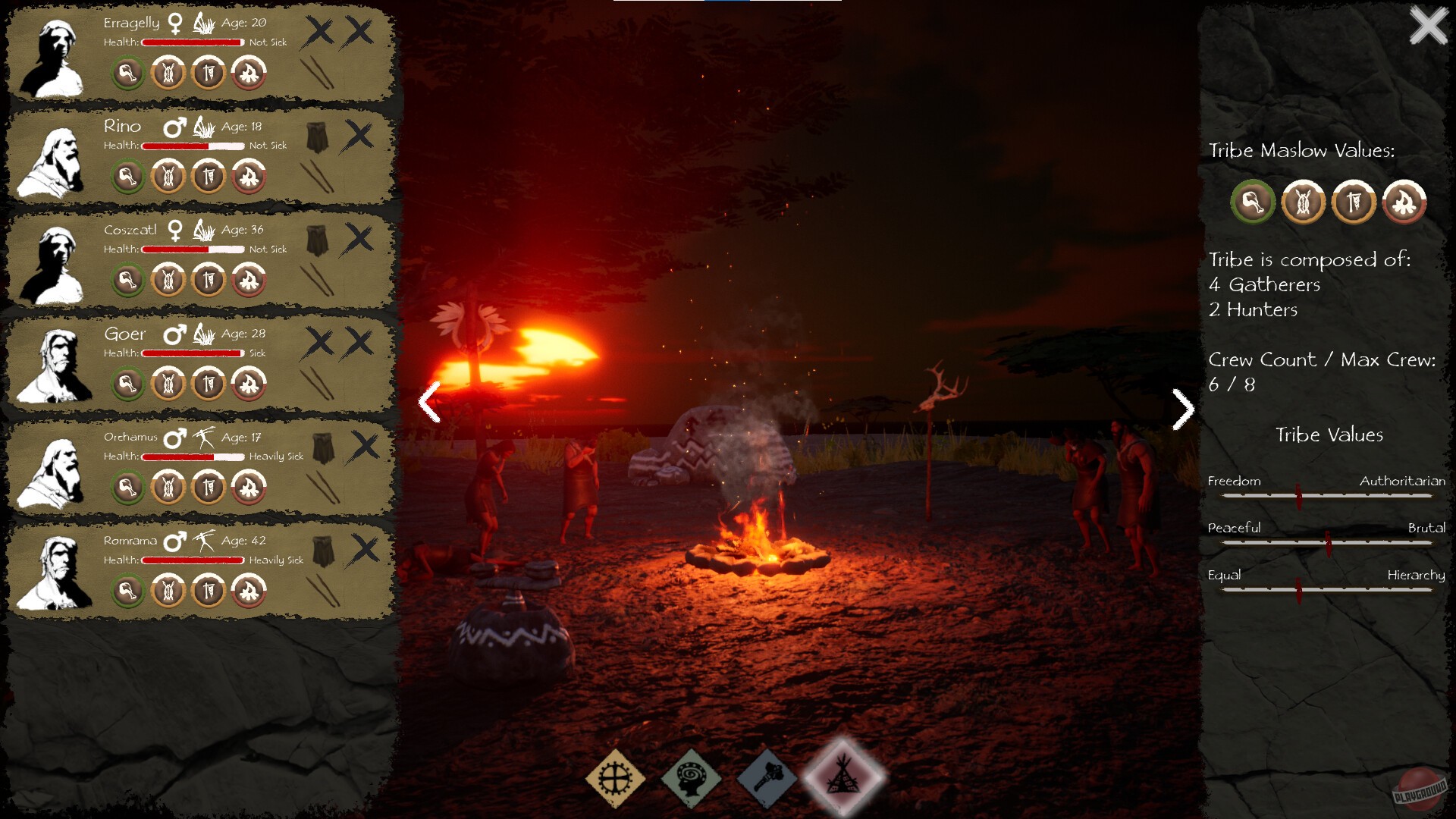
Task: Select the banner Maslow icon for Coszcatl
Action: click(210, 281)
